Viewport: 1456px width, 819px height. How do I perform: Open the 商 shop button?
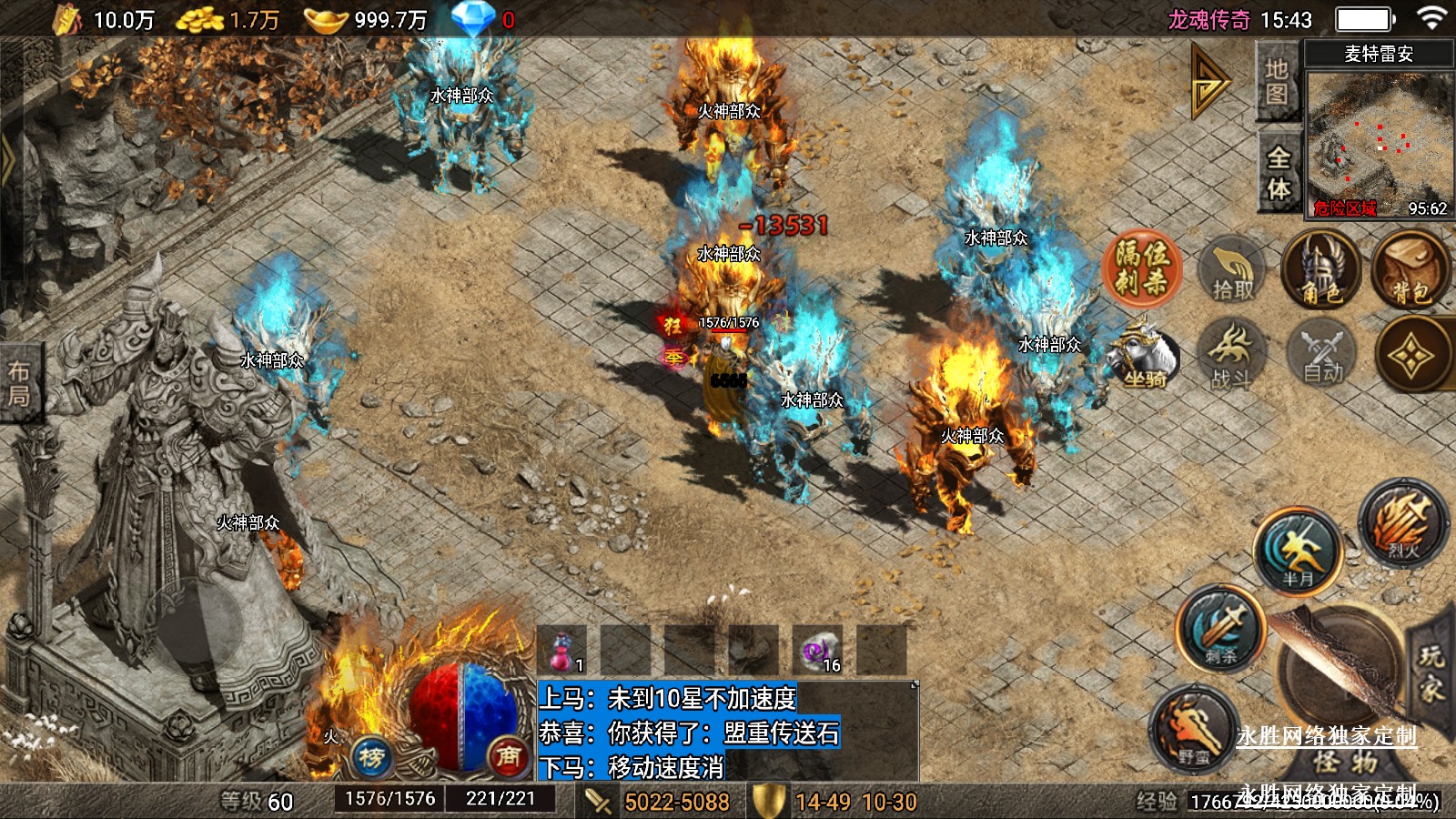[508, 755]
